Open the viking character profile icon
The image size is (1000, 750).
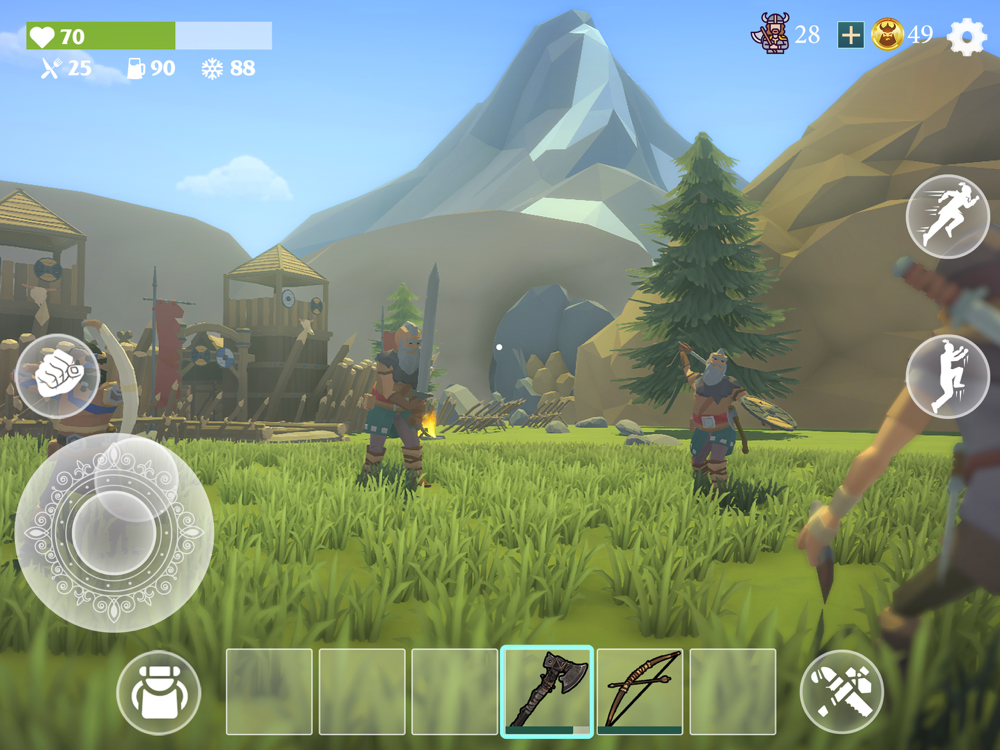(770, 35)
